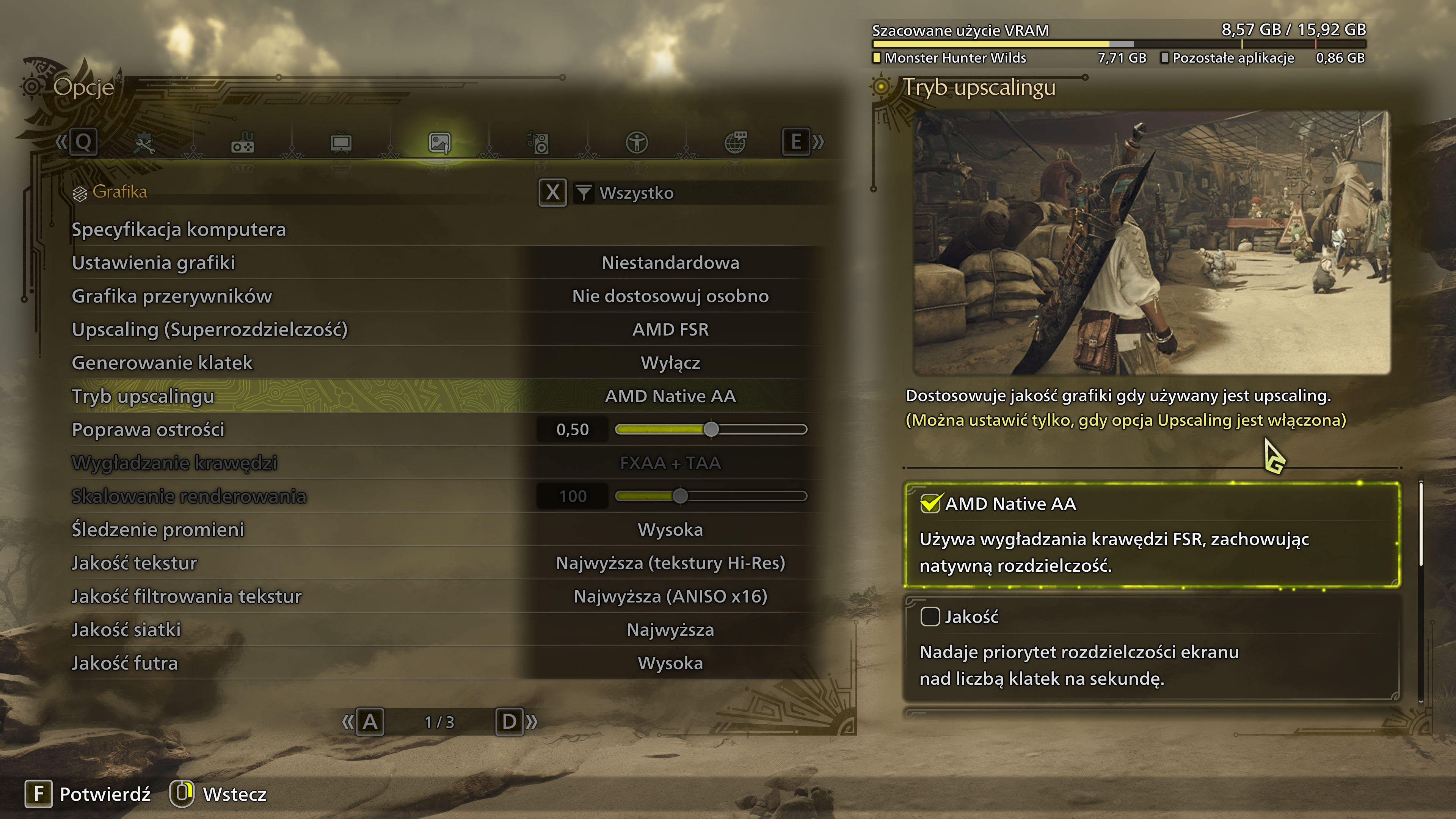The height and width of the screenshot is (819, 1456).
Task: Switch to the language globe tab
Action: pyautogui.click(x=735, y=143)
